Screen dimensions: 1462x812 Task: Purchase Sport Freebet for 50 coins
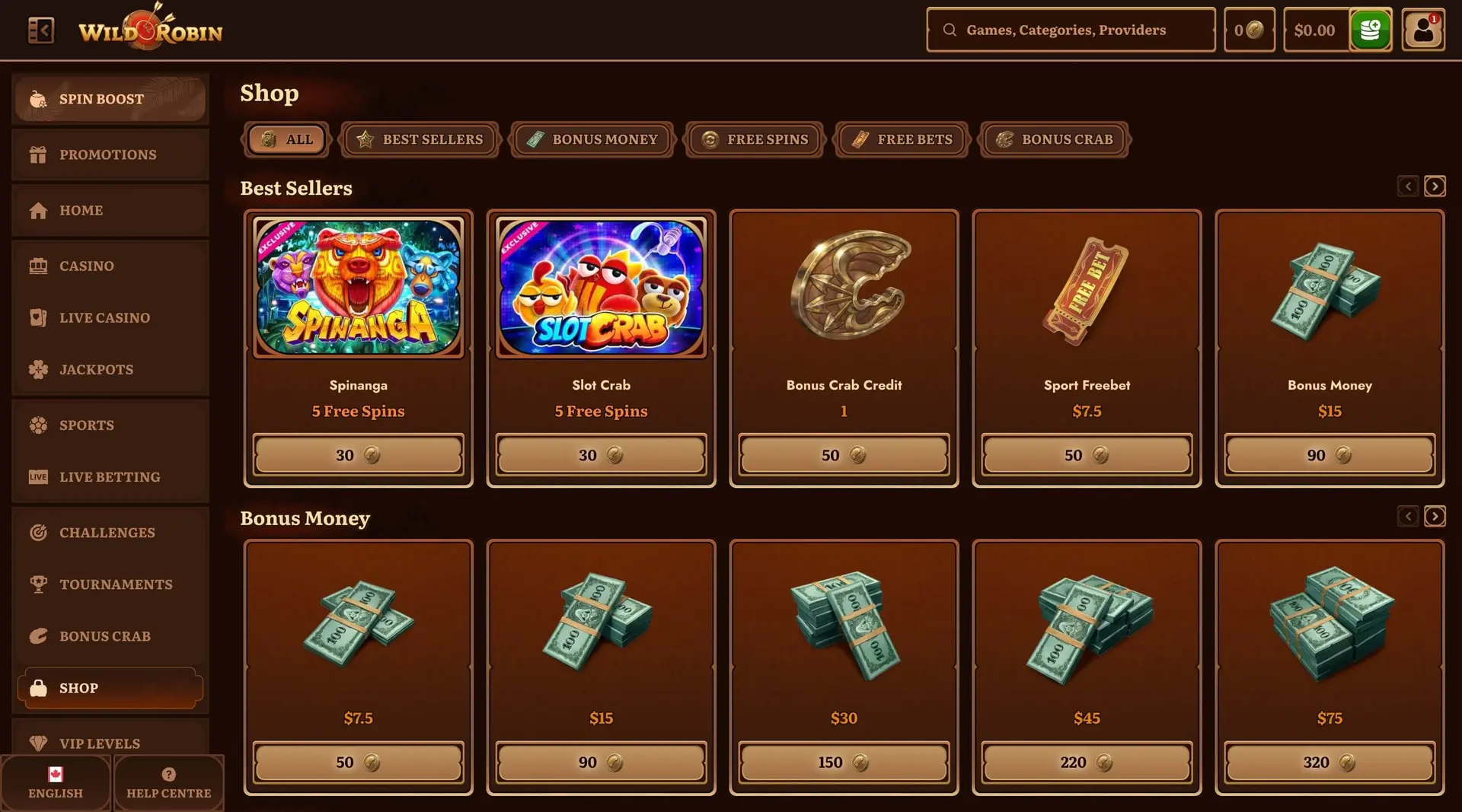click(x=1087, y=455)
